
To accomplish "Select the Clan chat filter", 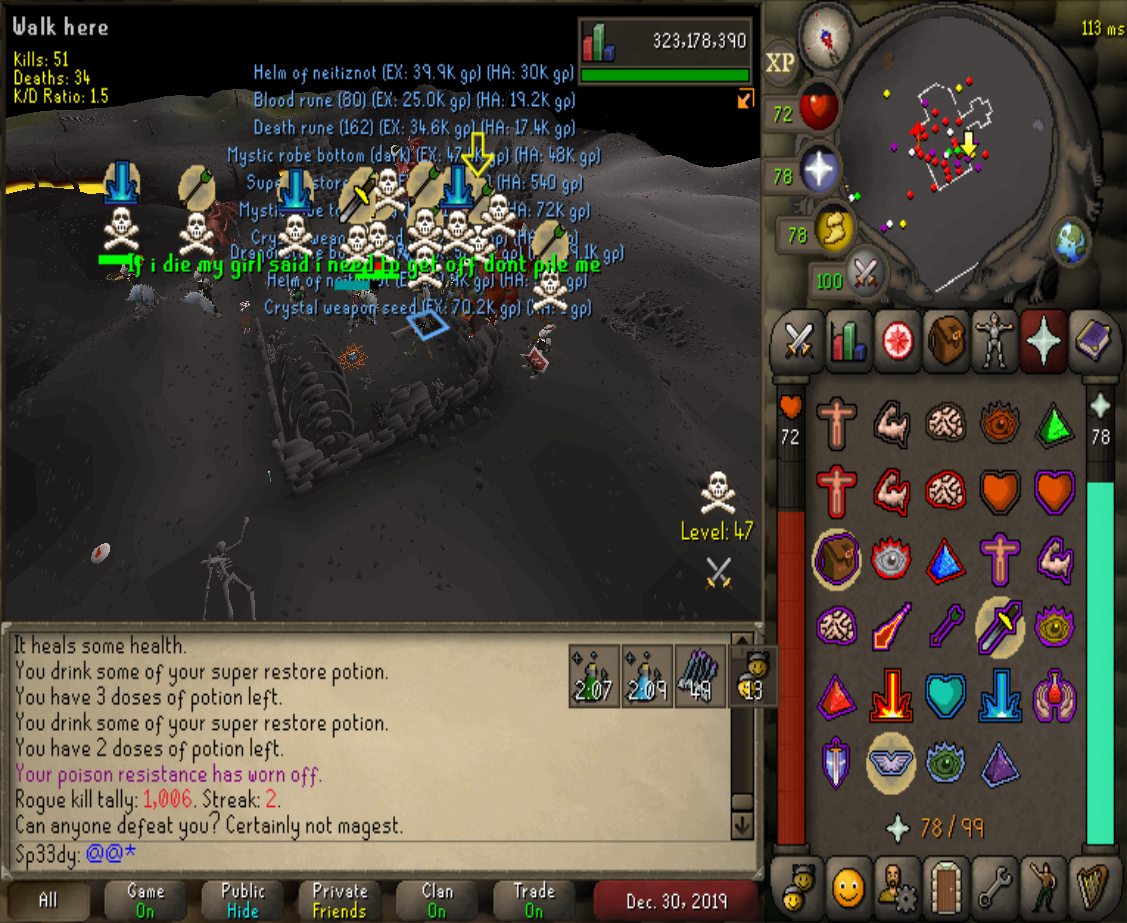I will click(x=437, y=900).
